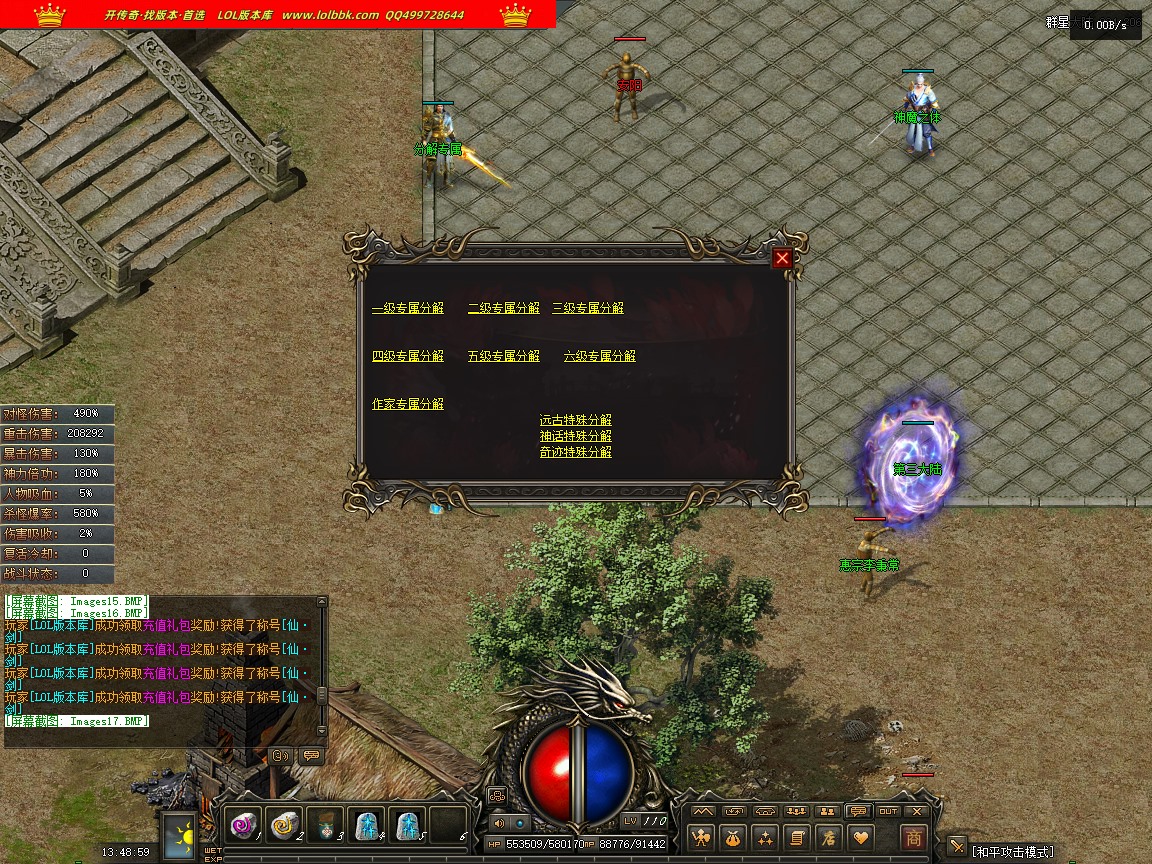Choose 五级专属分解 link
1152x864 pixels.
503,356
